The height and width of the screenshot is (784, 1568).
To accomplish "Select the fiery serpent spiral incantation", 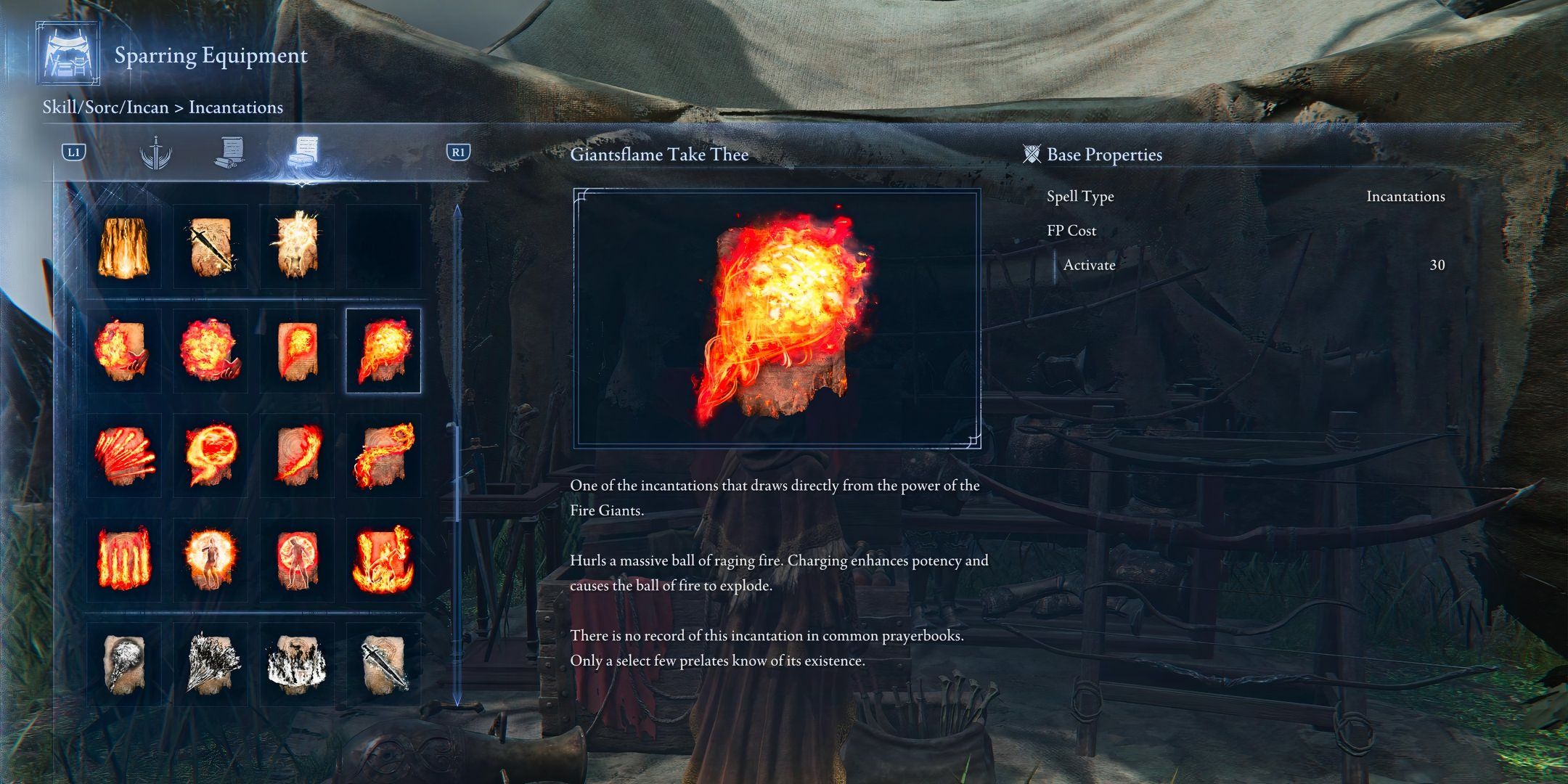I will [383, 455].
